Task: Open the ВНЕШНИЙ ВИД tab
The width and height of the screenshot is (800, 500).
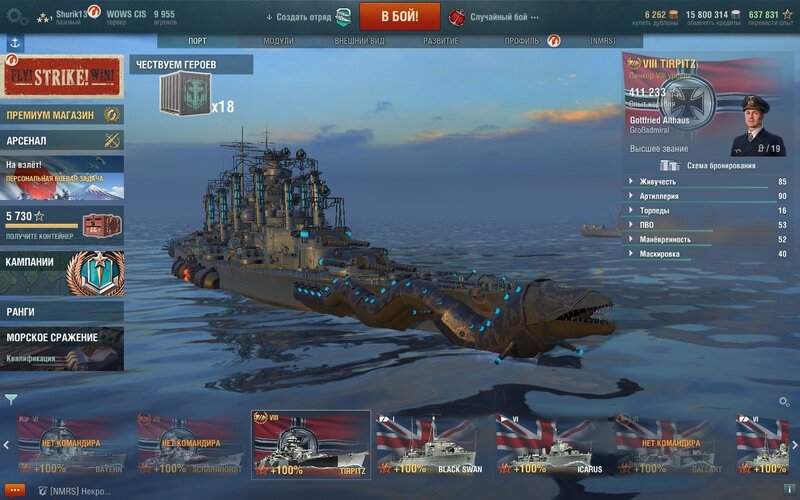Action: pyautogui.click(x=356, y=41)
